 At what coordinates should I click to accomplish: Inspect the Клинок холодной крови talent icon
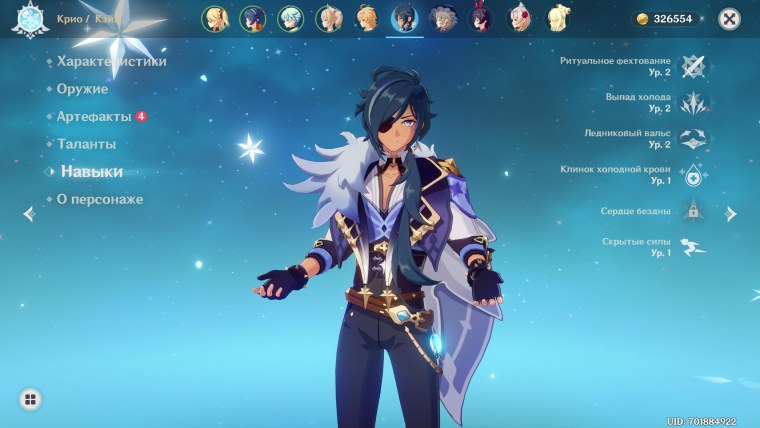[x=692, y=175]
